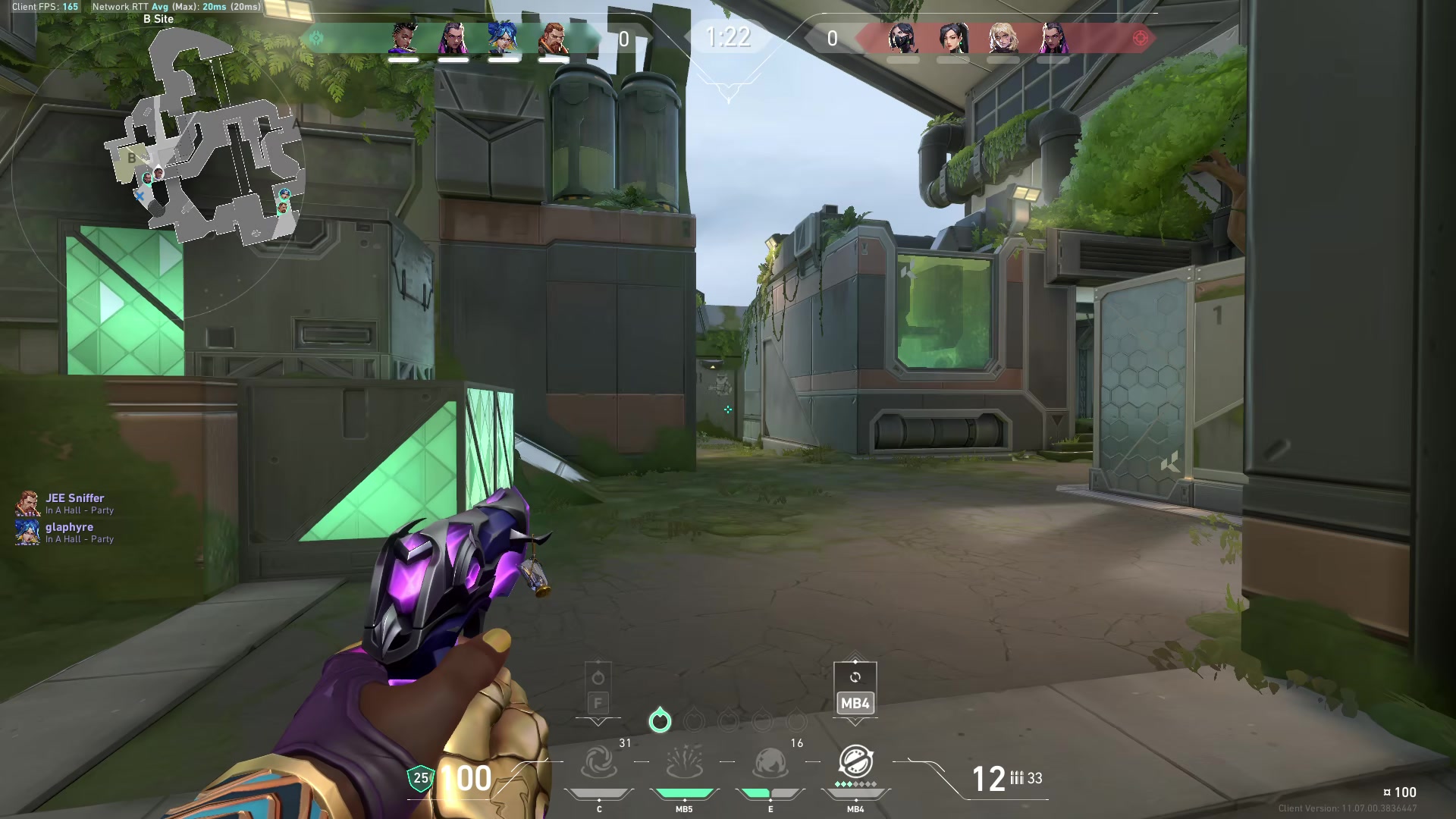This screenshot has height=819, width=1456.
Task: Click the green team's emblem beside the portraits
Action: 316,38
